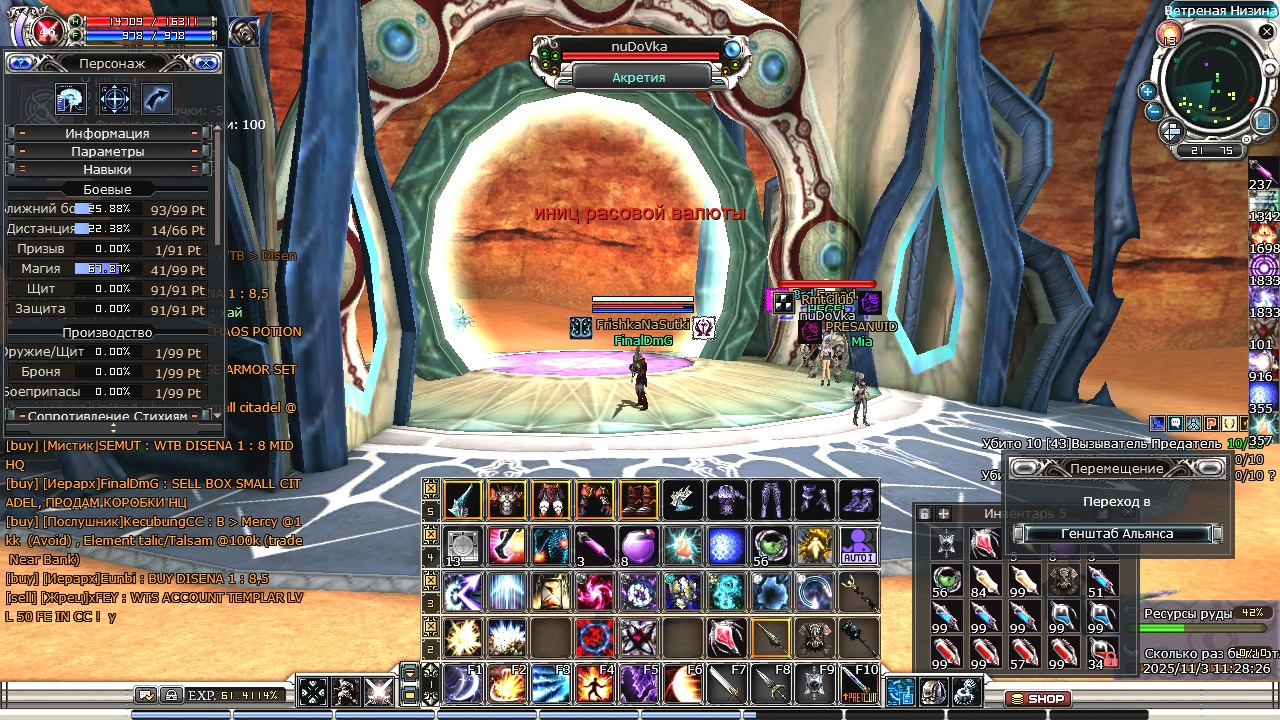Toggle the AUTO I hotbar slot
Screen dimensions: 1280x720
[859, 545]
